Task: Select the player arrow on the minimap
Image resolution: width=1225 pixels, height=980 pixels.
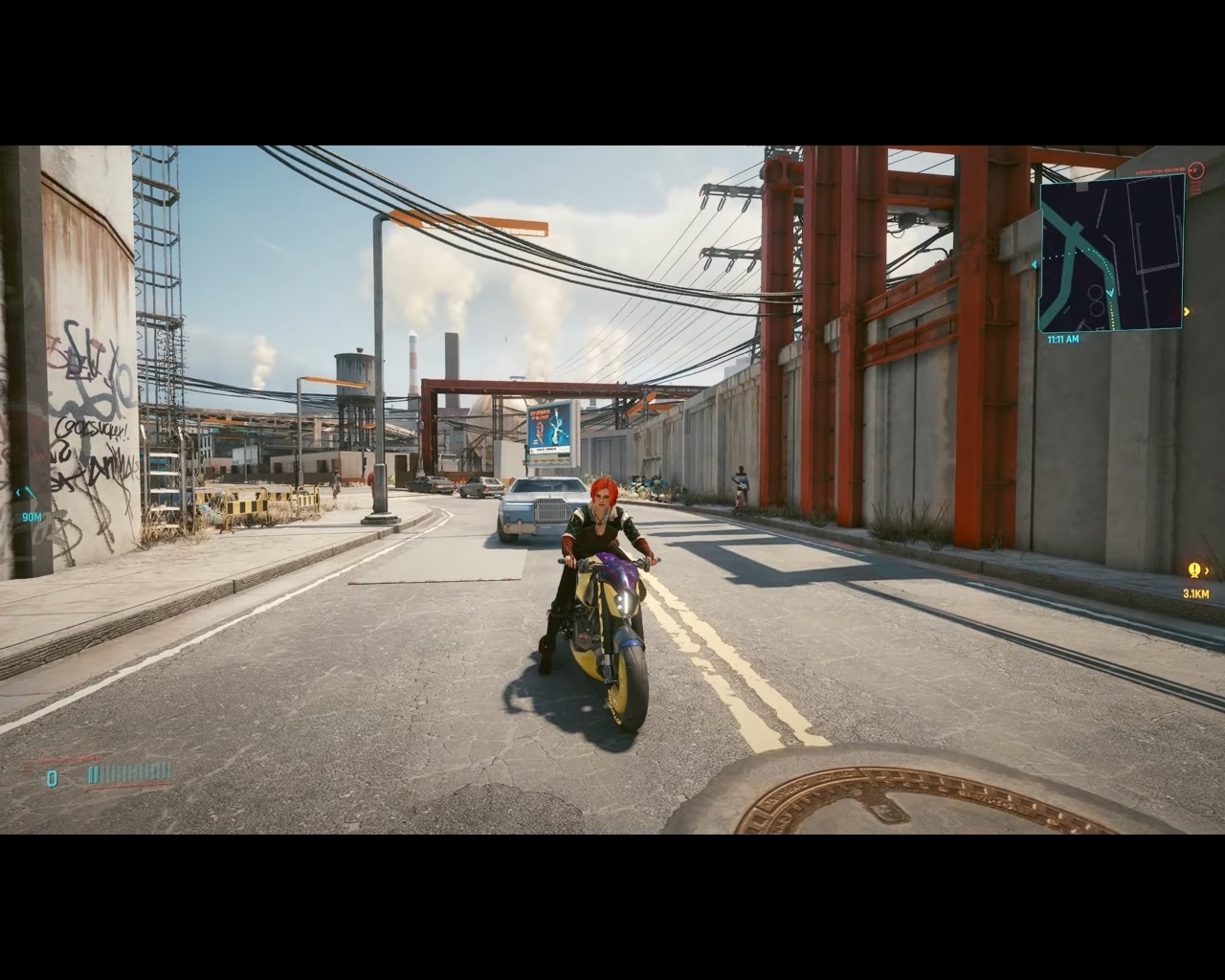Action: pyautogui.click(x=1110, y=293)
